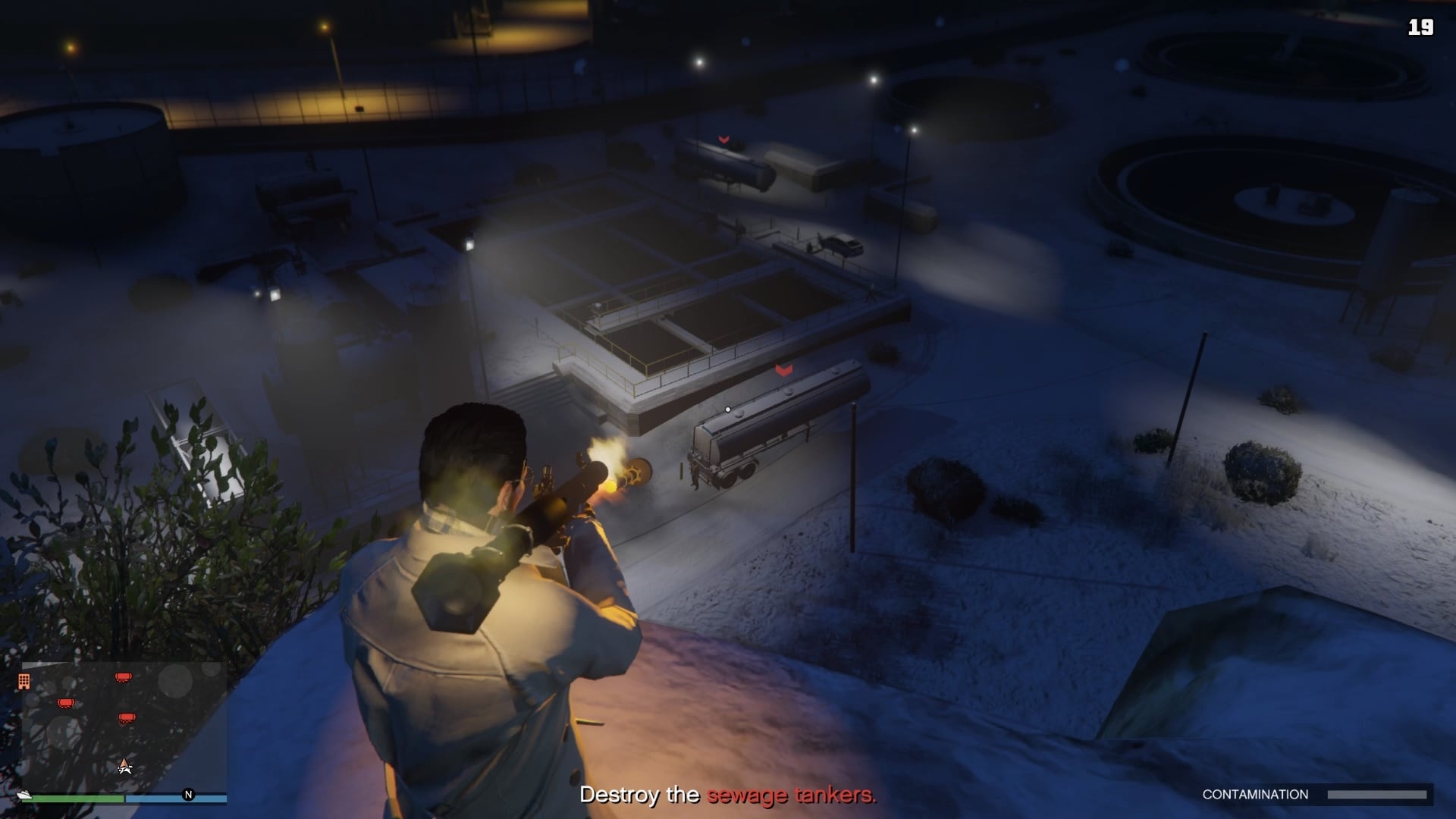The height and width of the screenshot is (819, 1456).
Task: Select the black N compass circle on minimap
Action: 188,794
